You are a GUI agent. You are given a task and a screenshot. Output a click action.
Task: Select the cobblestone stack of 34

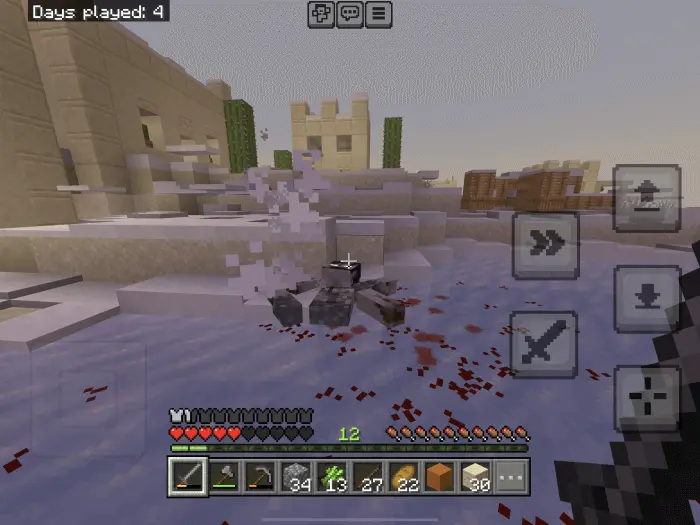pos(295,477)
